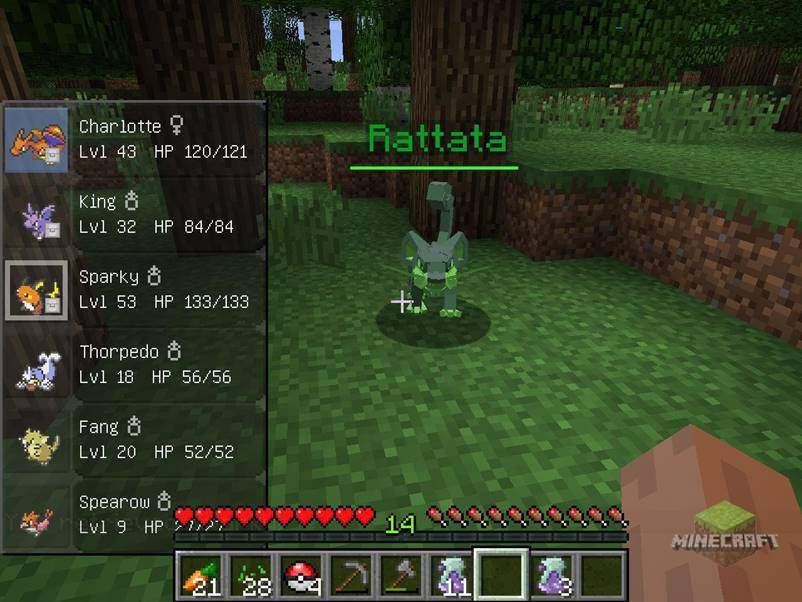Equip the pickaxe from the hotbar
Screen dimensions: 802x602
[x=352, y=576]
